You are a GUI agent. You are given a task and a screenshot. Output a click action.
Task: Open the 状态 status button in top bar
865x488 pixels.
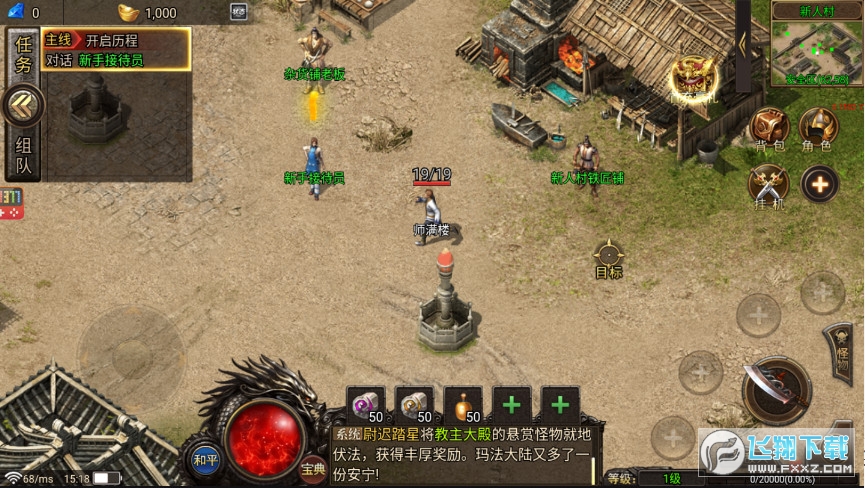pos(238,12)
